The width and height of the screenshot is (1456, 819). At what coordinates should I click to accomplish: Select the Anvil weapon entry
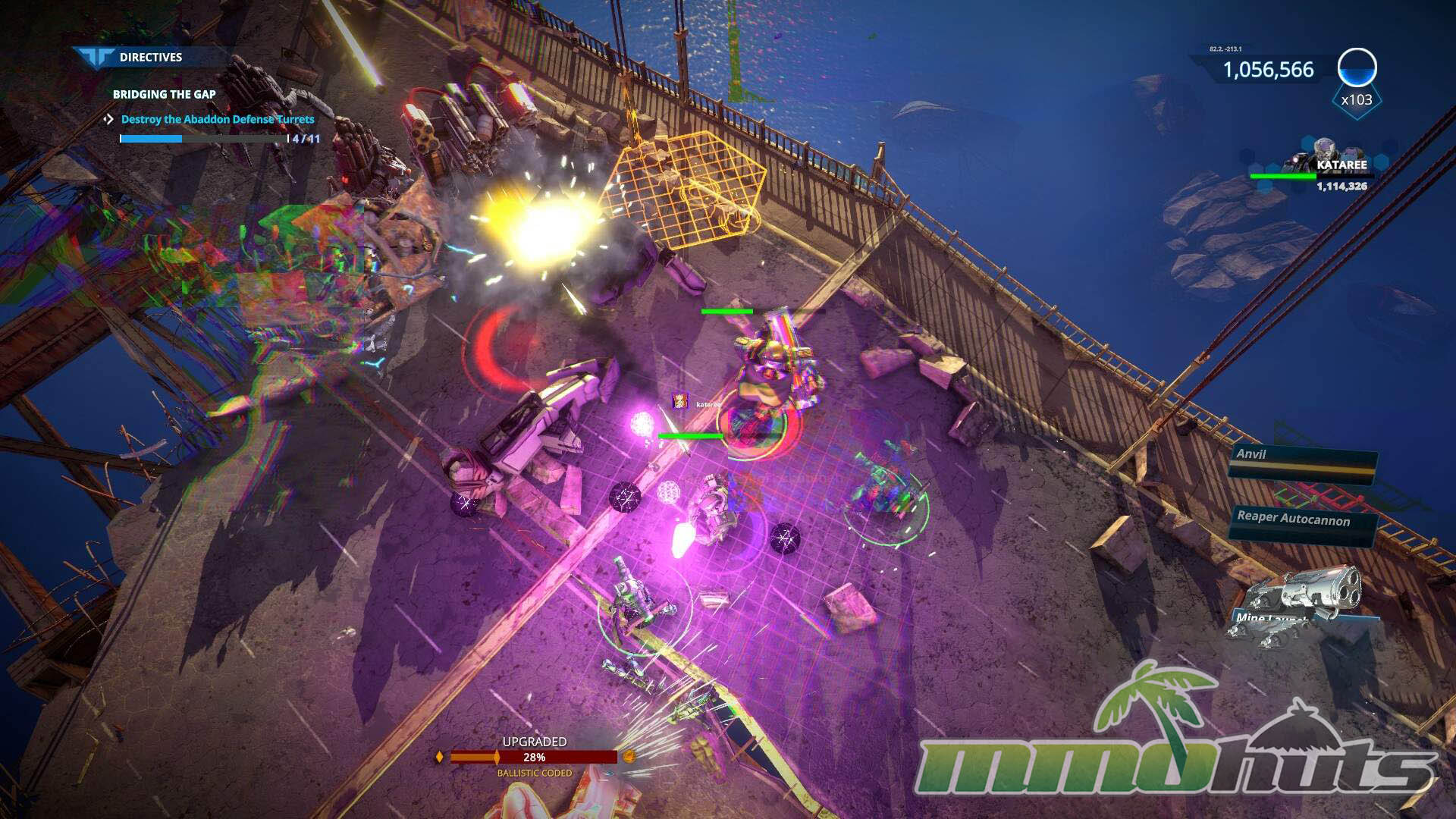[1301, 458]
